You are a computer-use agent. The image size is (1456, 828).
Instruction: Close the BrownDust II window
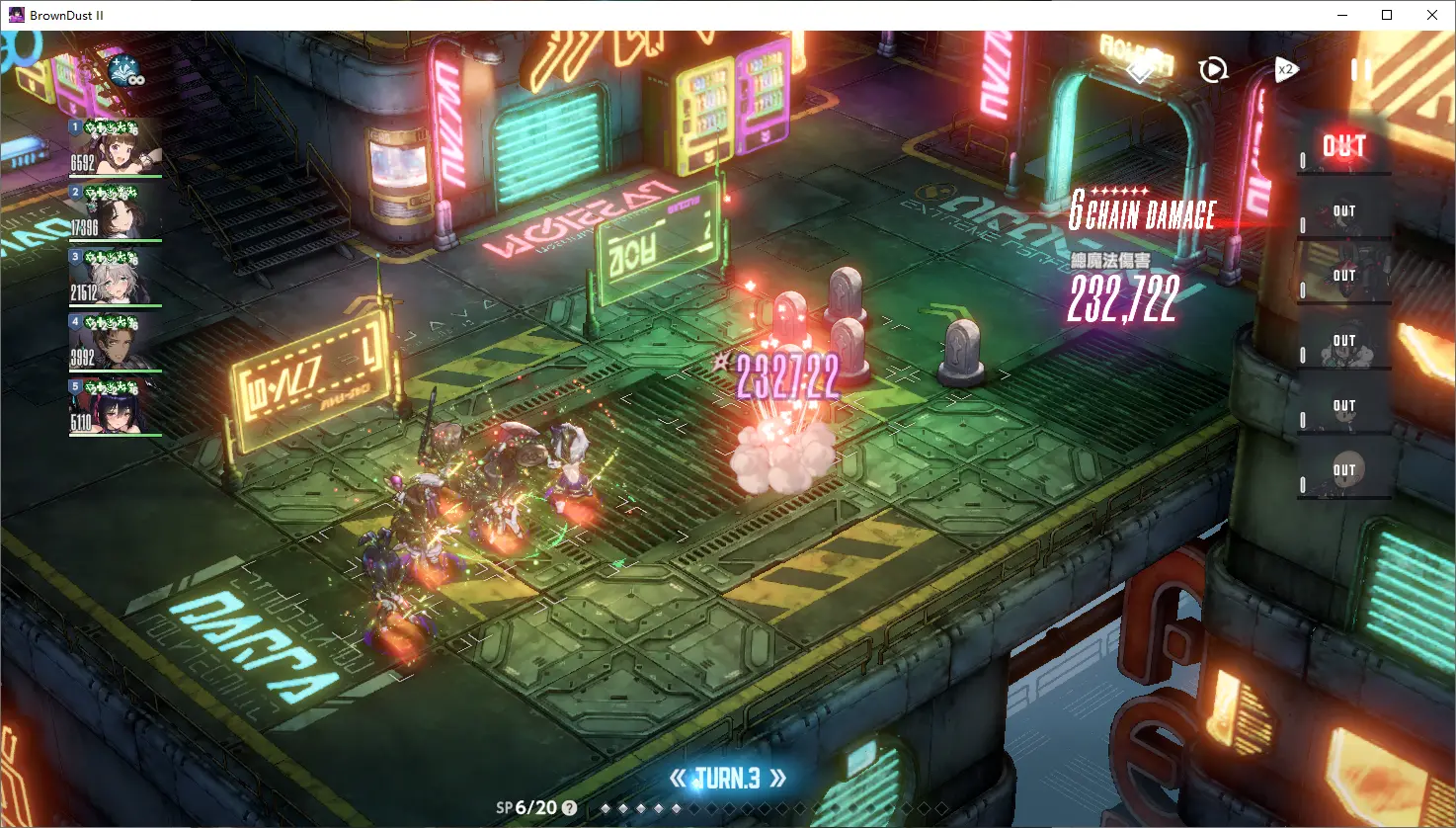pyautogui.click(x=1431, y=15)
